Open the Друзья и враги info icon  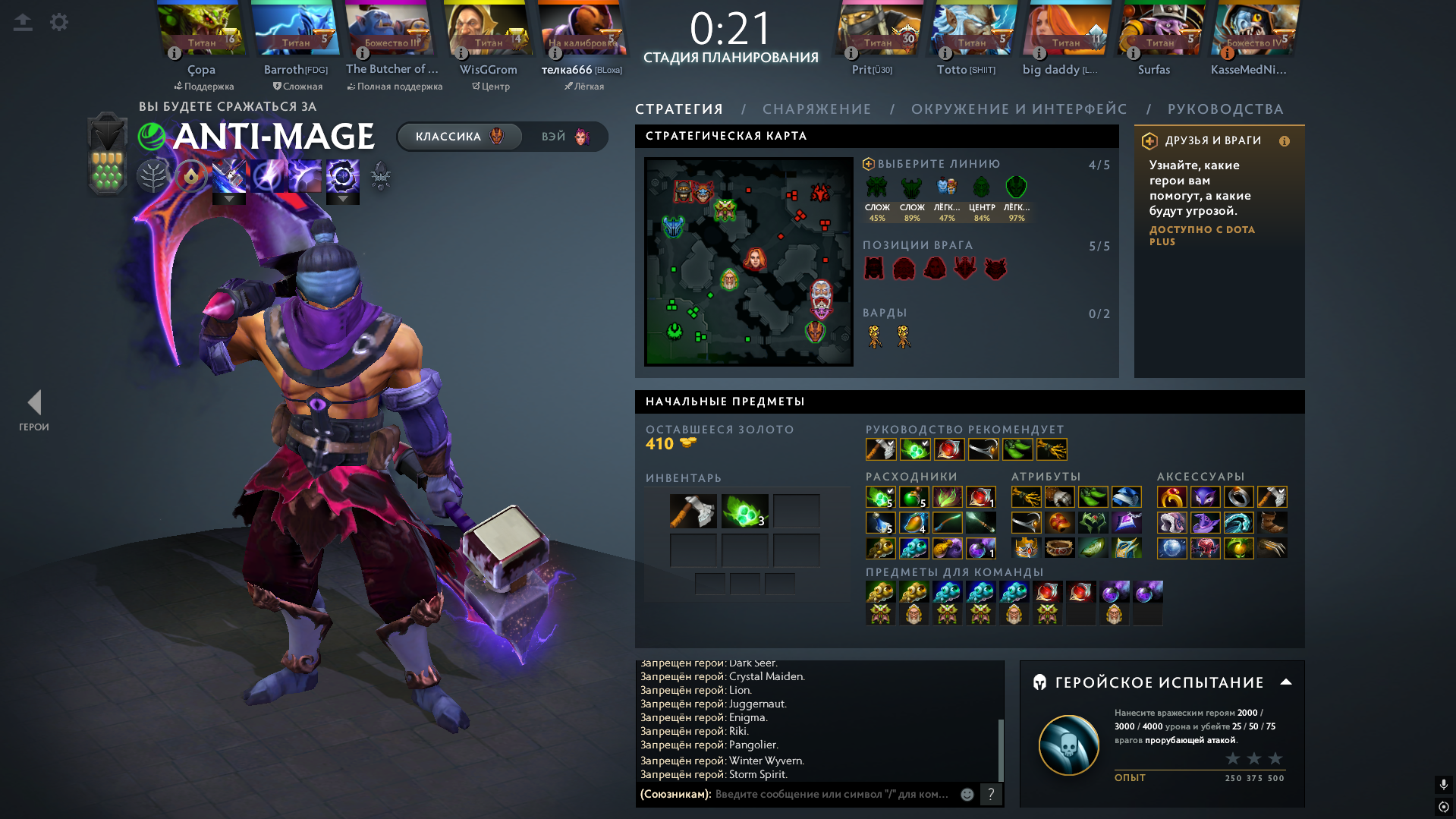coord(1284,141)
